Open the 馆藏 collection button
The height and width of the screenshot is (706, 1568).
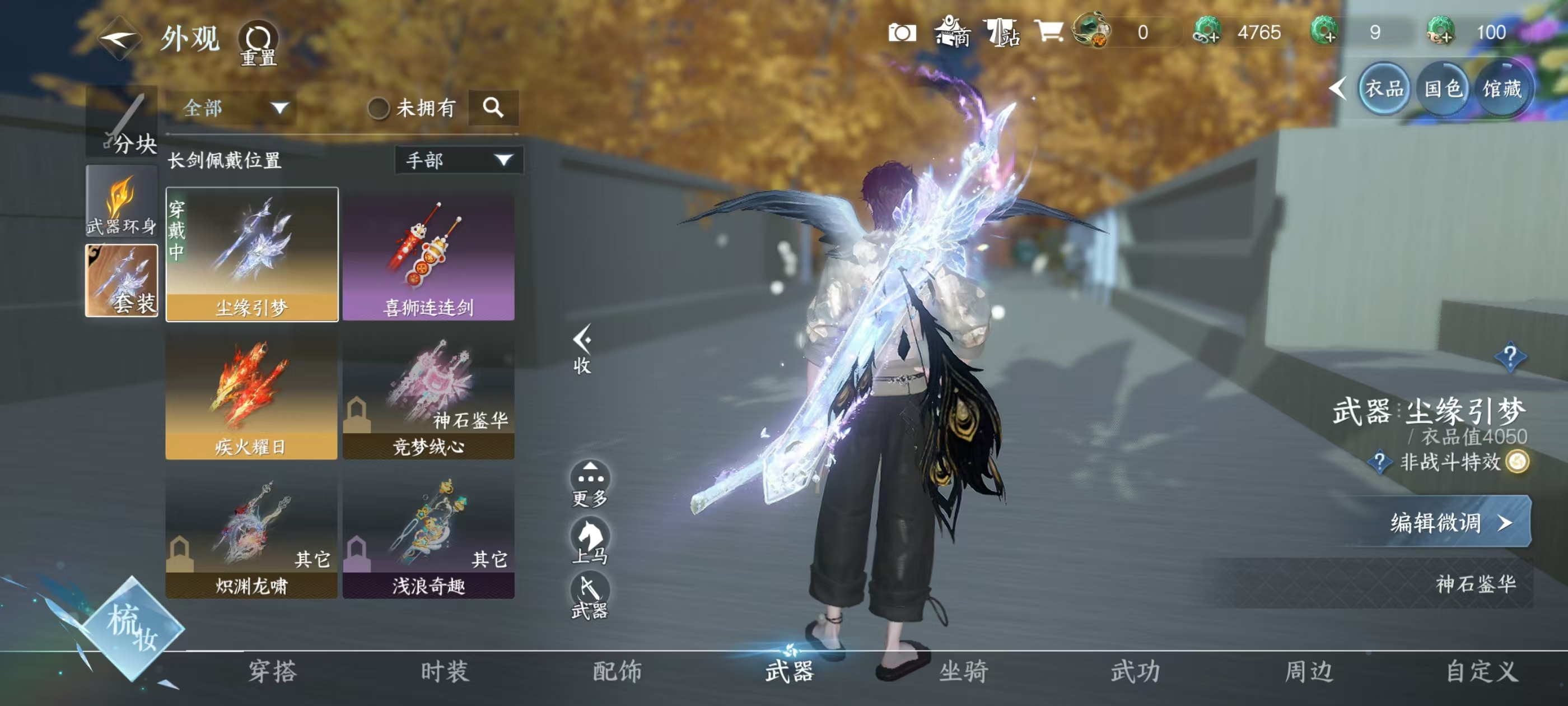(1504, 89)
